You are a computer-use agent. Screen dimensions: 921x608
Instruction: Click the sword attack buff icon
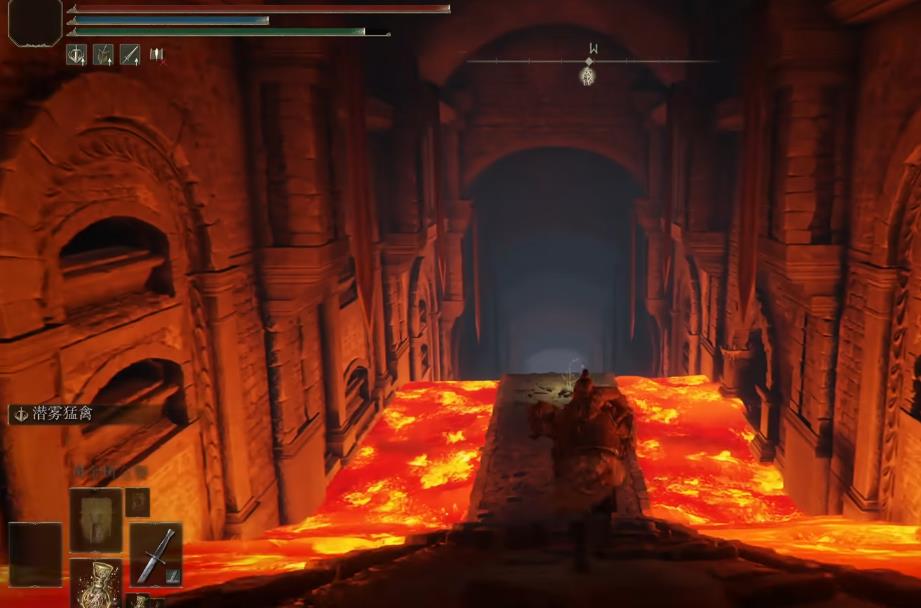pyautogui.click(x=130, y=55)
